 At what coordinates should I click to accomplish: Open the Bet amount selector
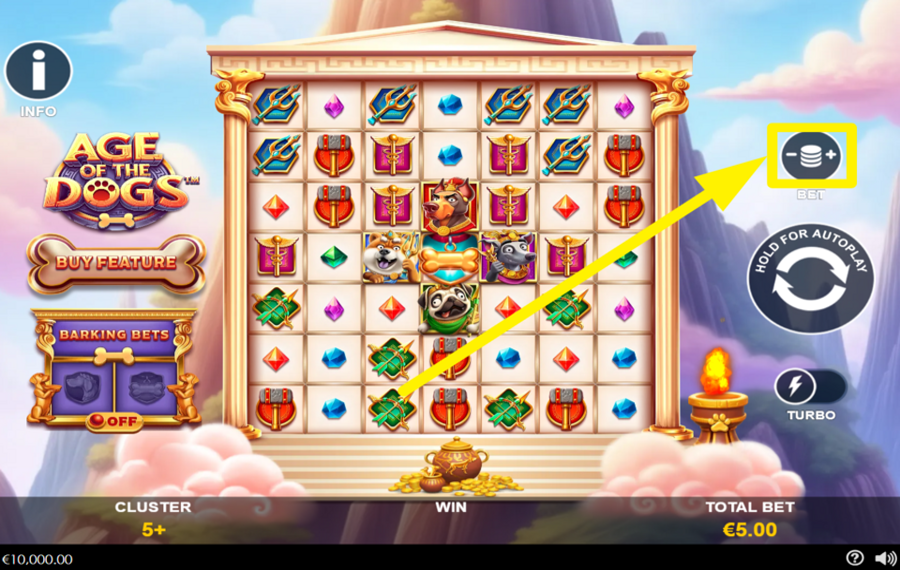point(810,155)
